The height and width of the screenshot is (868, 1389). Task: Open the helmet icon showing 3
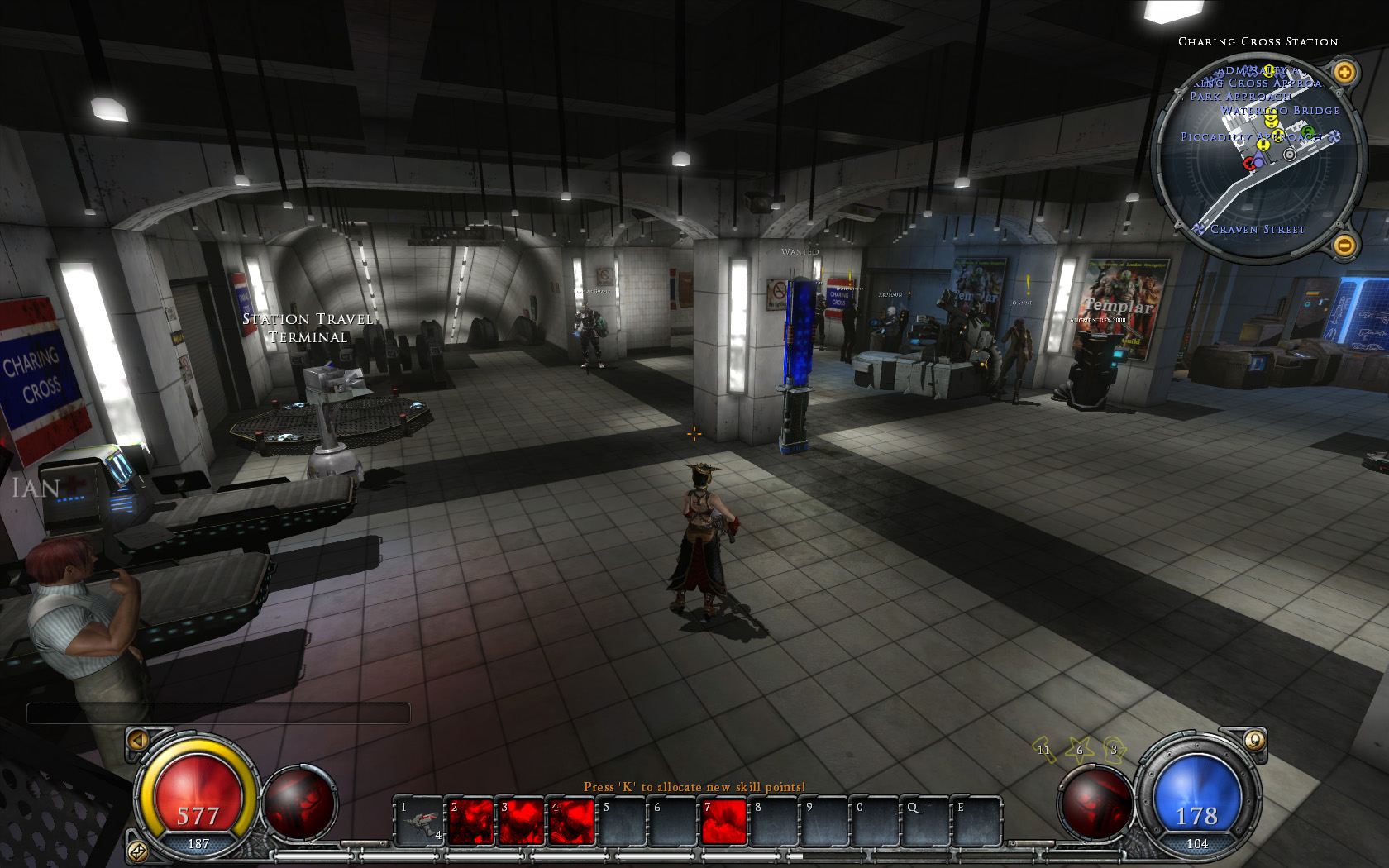click(1114, 749)
